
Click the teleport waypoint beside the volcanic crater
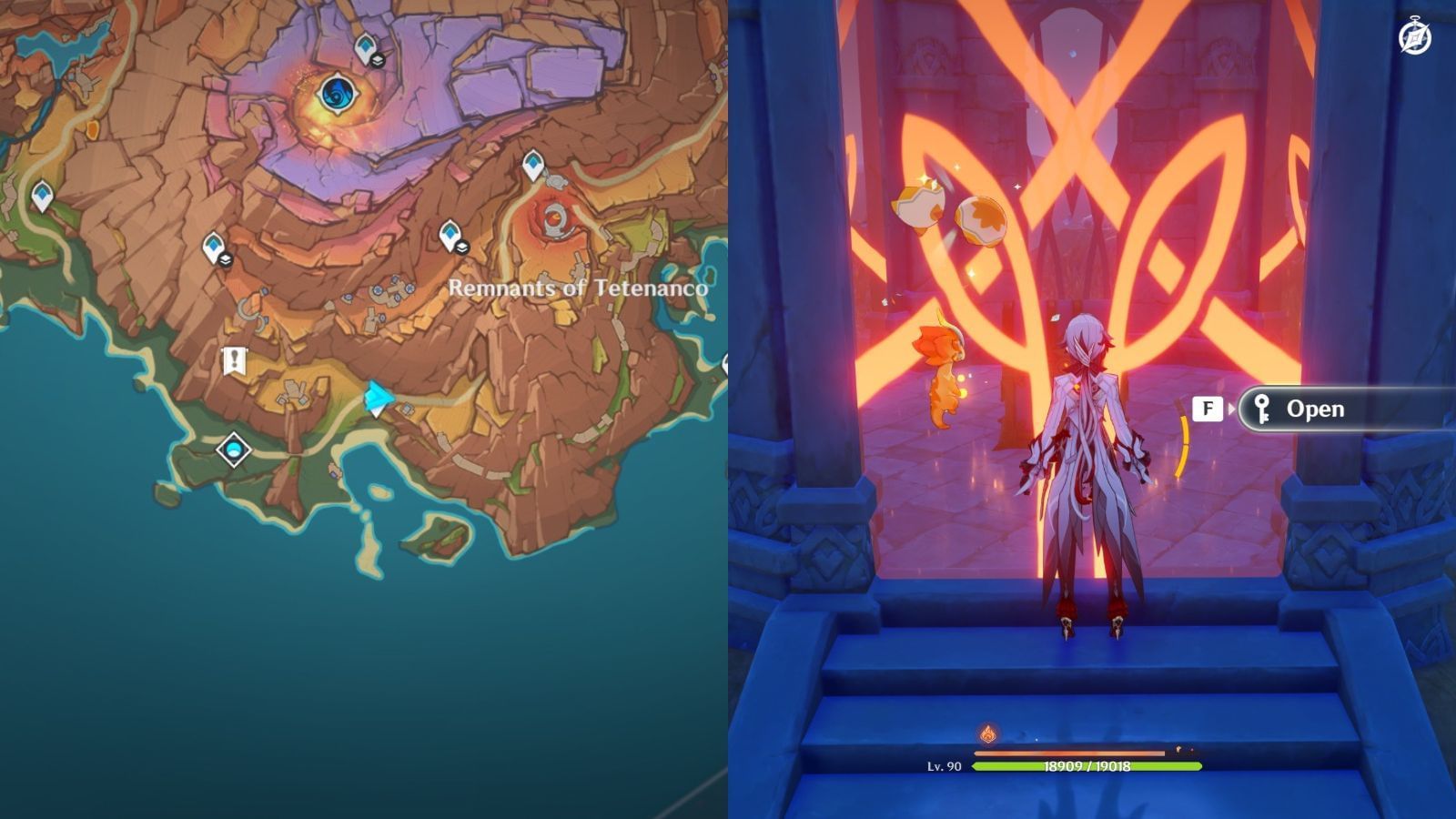coord(532,162)
